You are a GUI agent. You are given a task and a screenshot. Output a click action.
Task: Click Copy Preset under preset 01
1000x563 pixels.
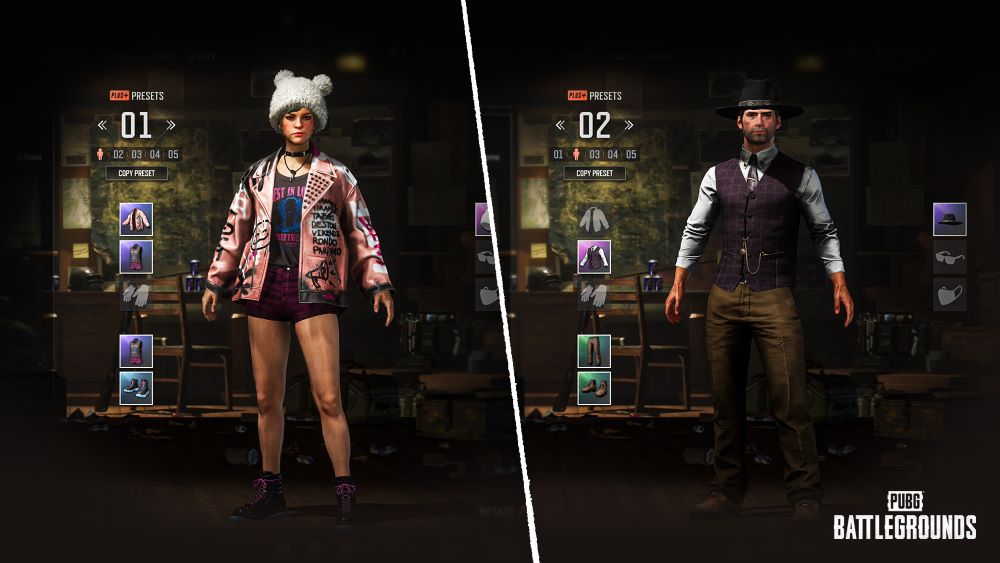coord(136,173)
